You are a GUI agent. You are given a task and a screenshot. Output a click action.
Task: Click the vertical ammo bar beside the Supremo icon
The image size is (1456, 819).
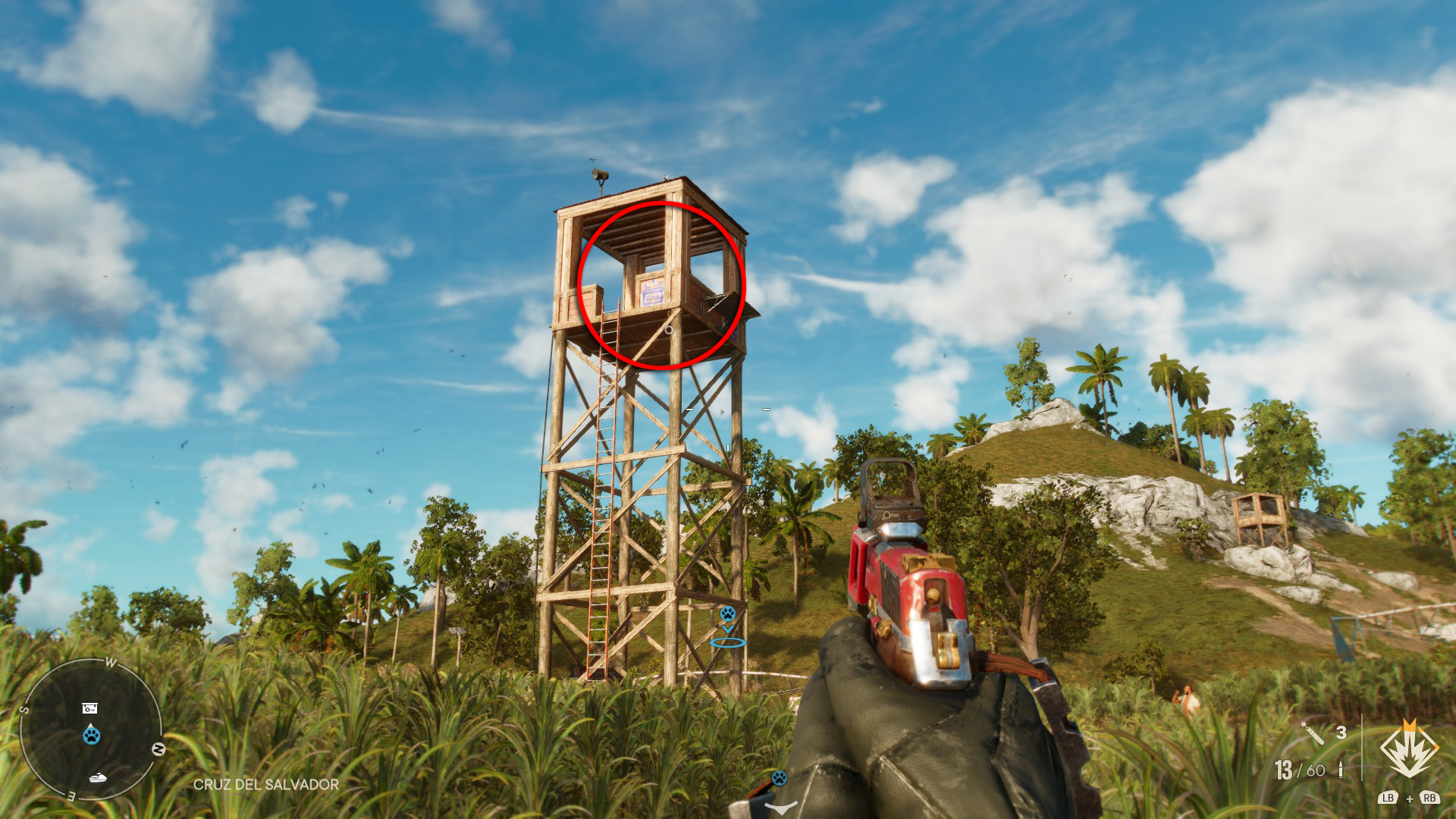(x=1362, y=747)
